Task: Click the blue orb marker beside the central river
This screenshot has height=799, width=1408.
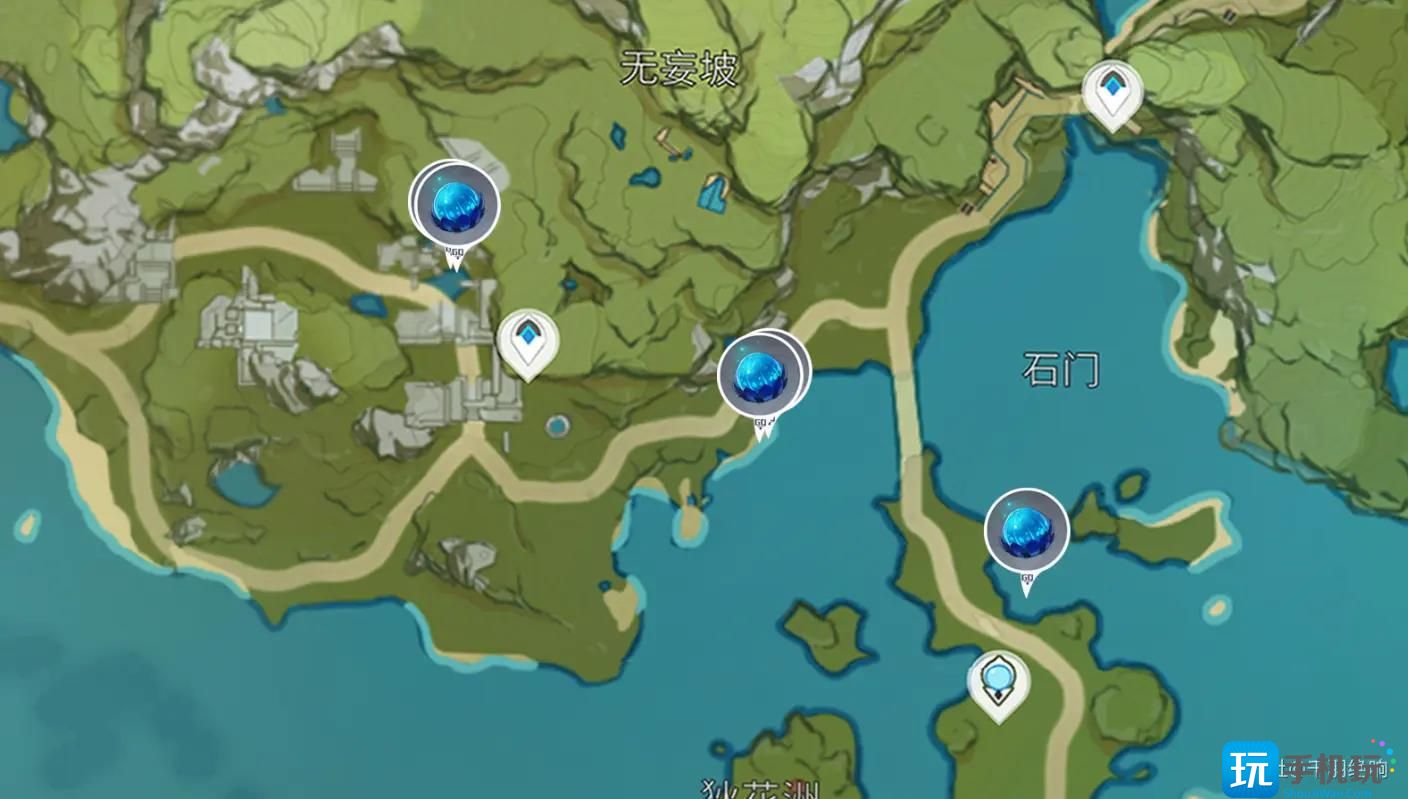Action: pyautogui.click(x=762, y=374)
